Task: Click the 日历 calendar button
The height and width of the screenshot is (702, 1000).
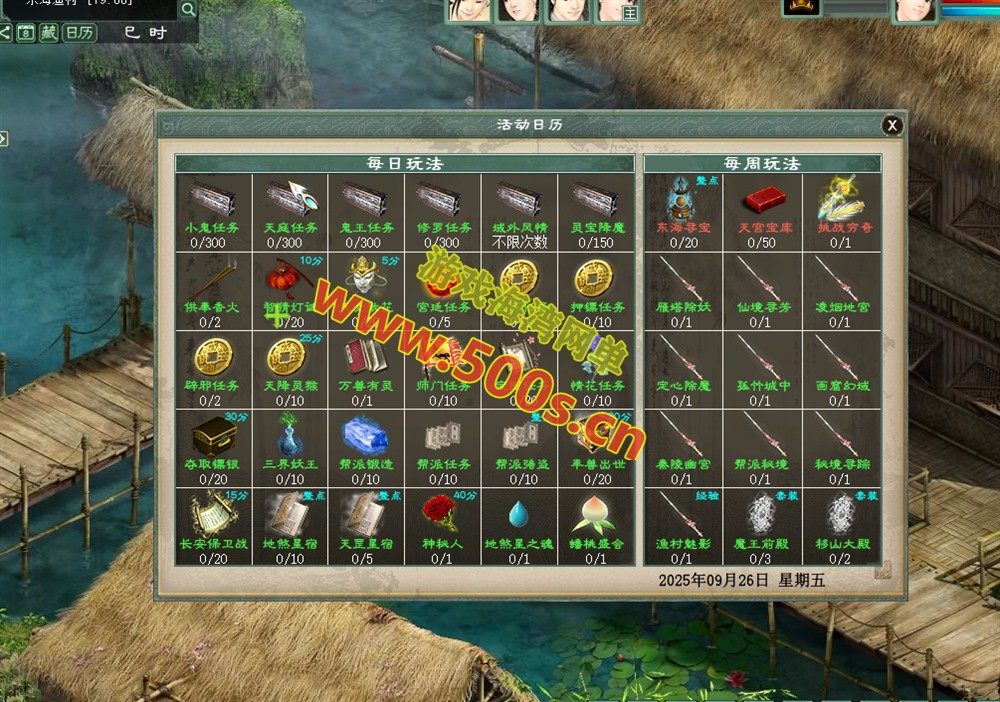Action: click(80, 32)
